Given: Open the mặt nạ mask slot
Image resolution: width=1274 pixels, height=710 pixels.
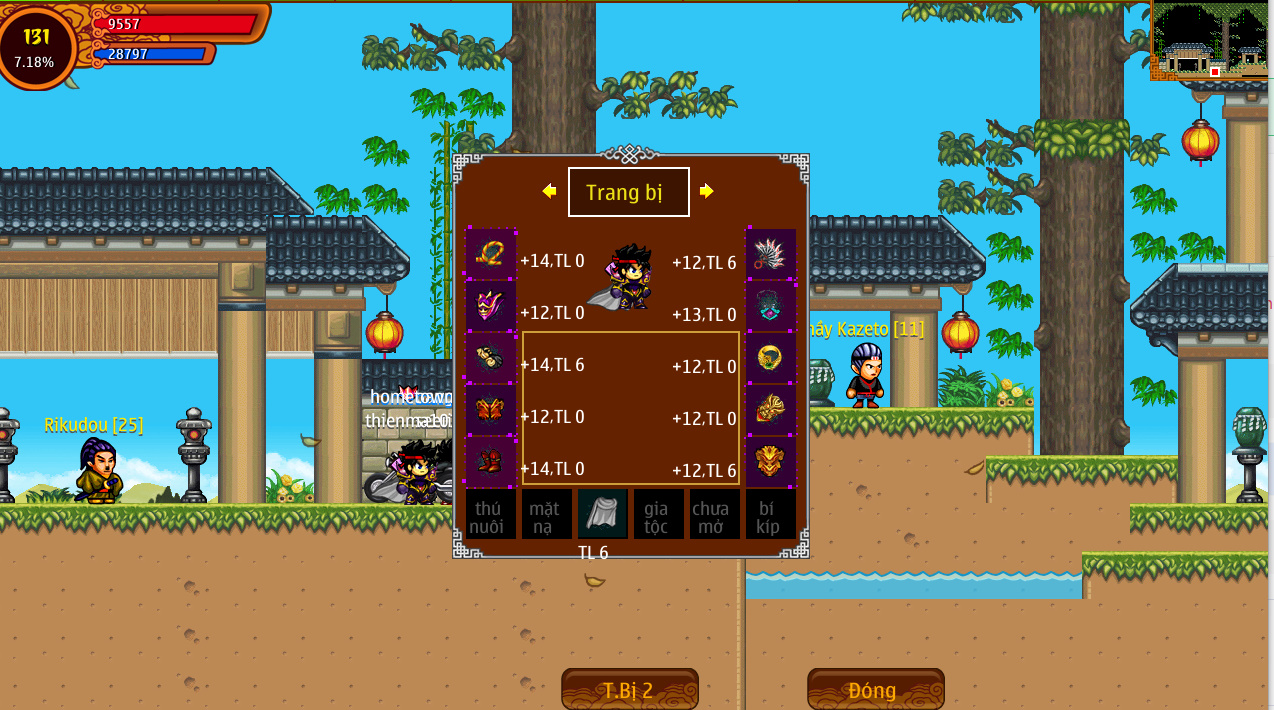Looking at the screenshot, I should pyautogui.click(x=547, y=515).
